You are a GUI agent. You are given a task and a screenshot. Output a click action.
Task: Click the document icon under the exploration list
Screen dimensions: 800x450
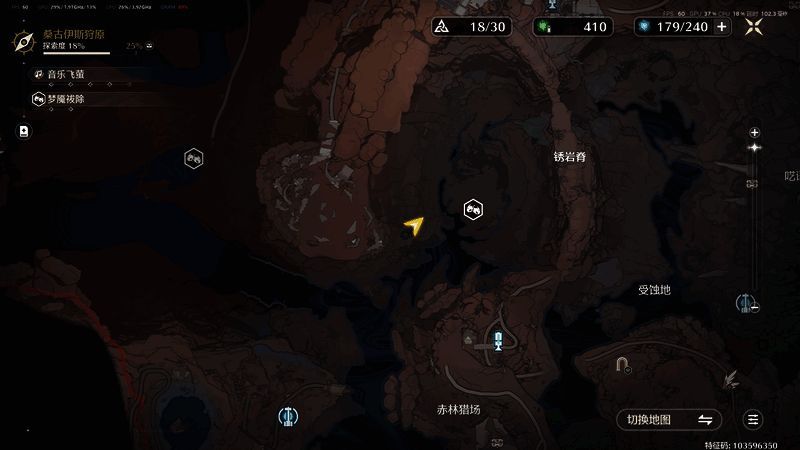24,131
